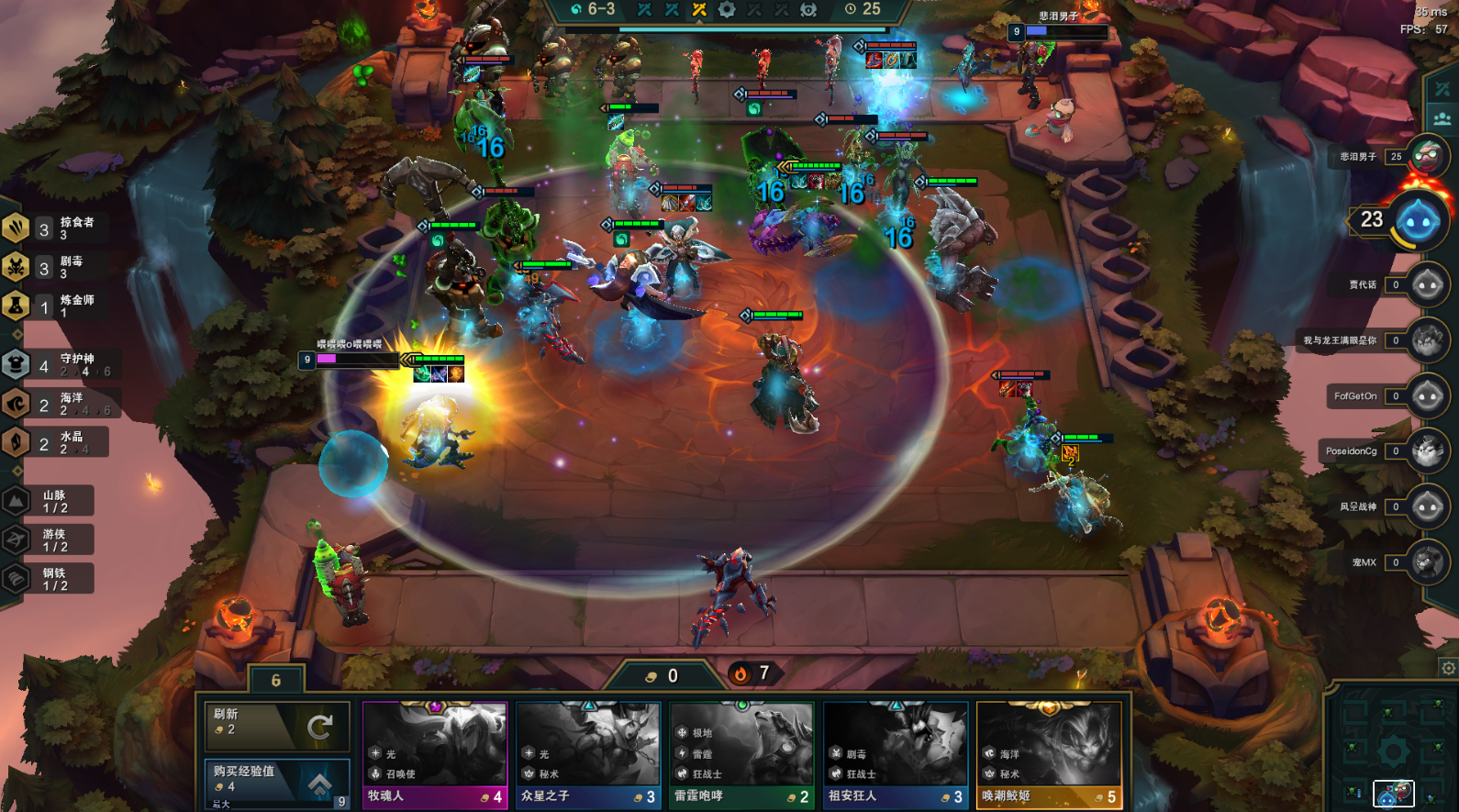Viewport: 1459px width, 812px height.
Task: View player 悲泪男子's board
Action: [1425, 157]
